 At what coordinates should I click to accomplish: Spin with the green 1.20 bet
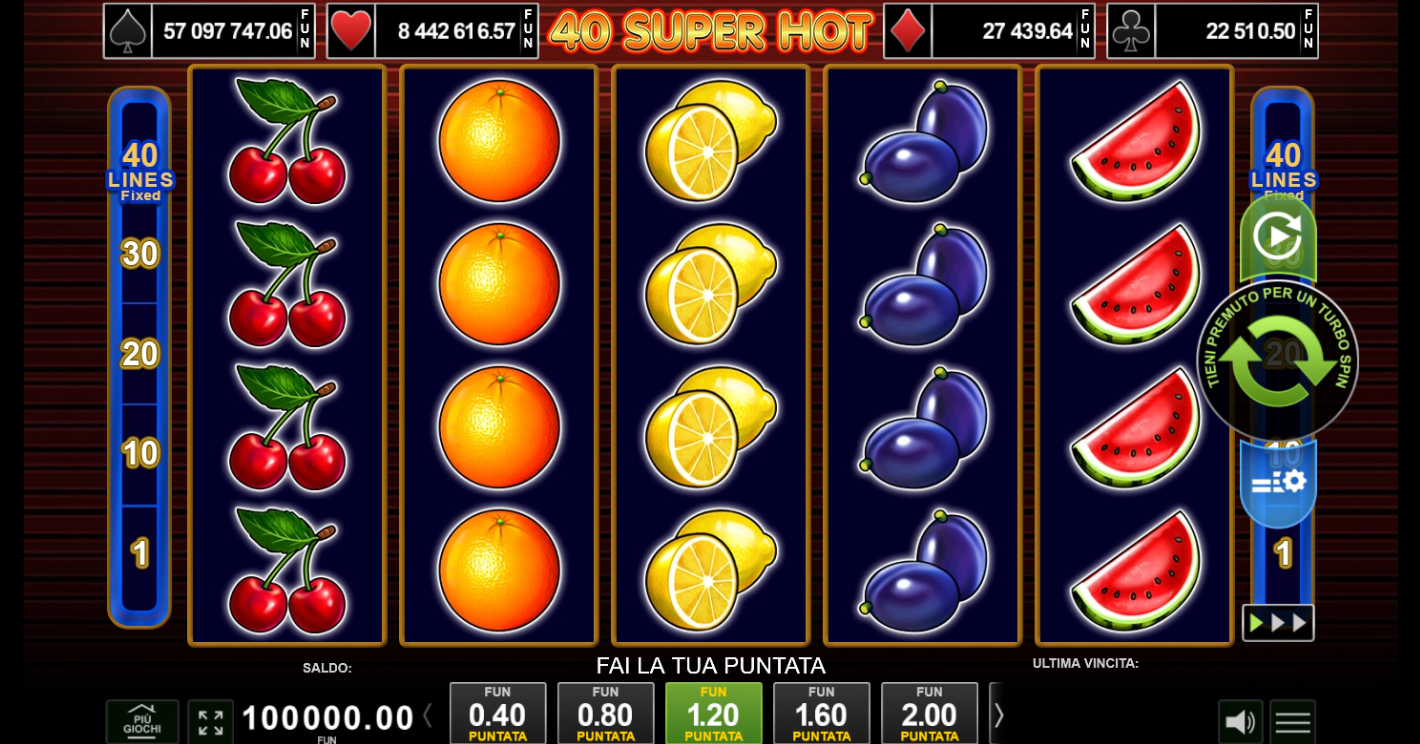click(x=713, y=714)
